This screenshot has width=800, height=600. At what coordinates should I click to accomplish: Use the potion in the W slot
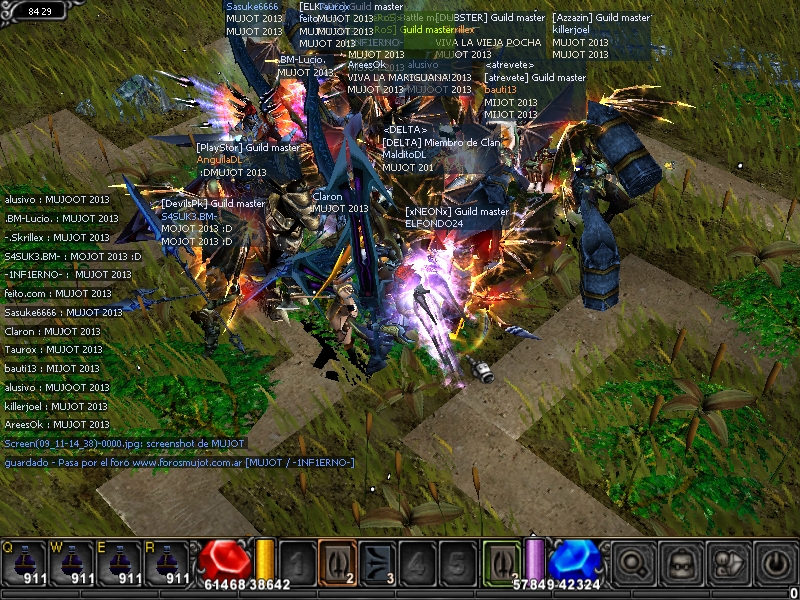pyautogui.click(x=72, y=563)
